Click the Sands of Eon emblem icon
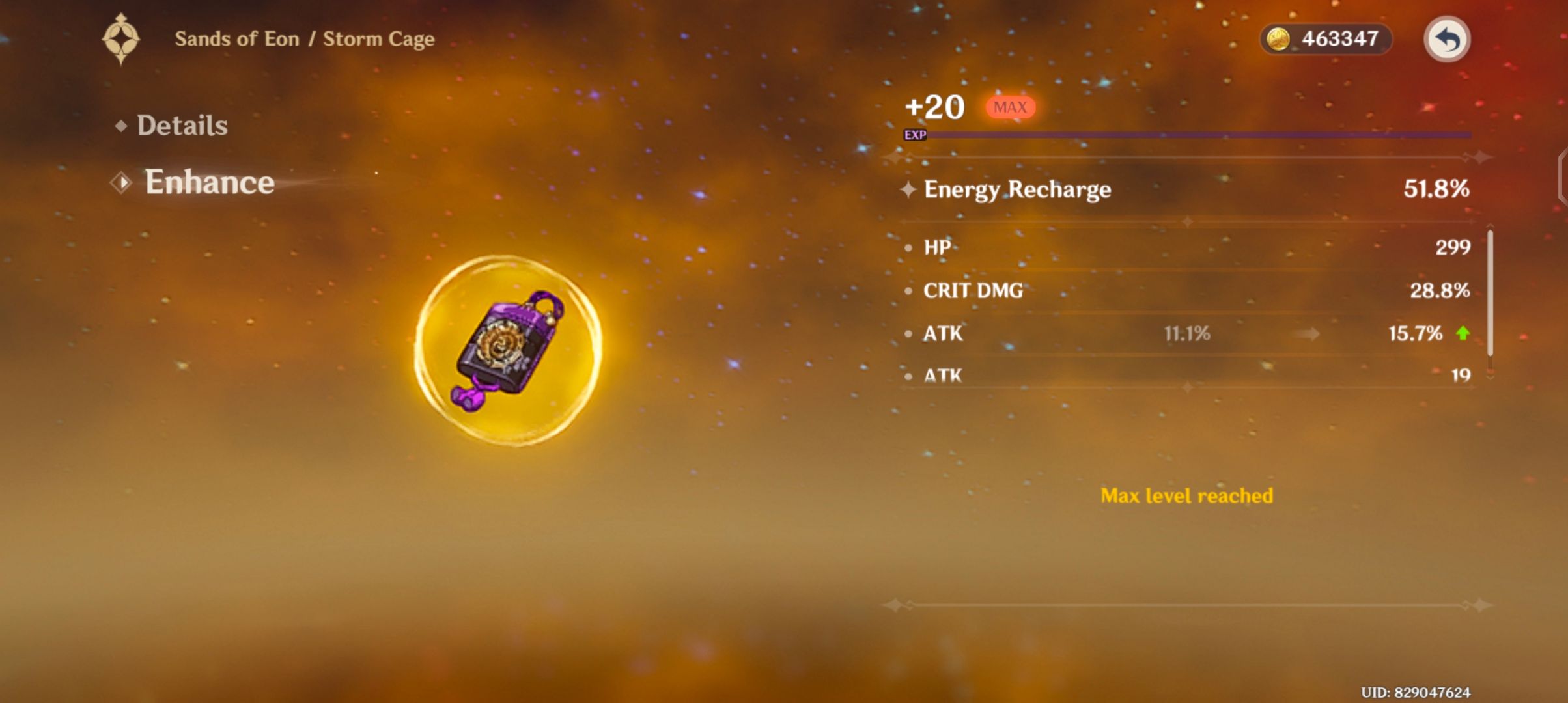This screenshot has width=1568, height=703. click(121, 37)
